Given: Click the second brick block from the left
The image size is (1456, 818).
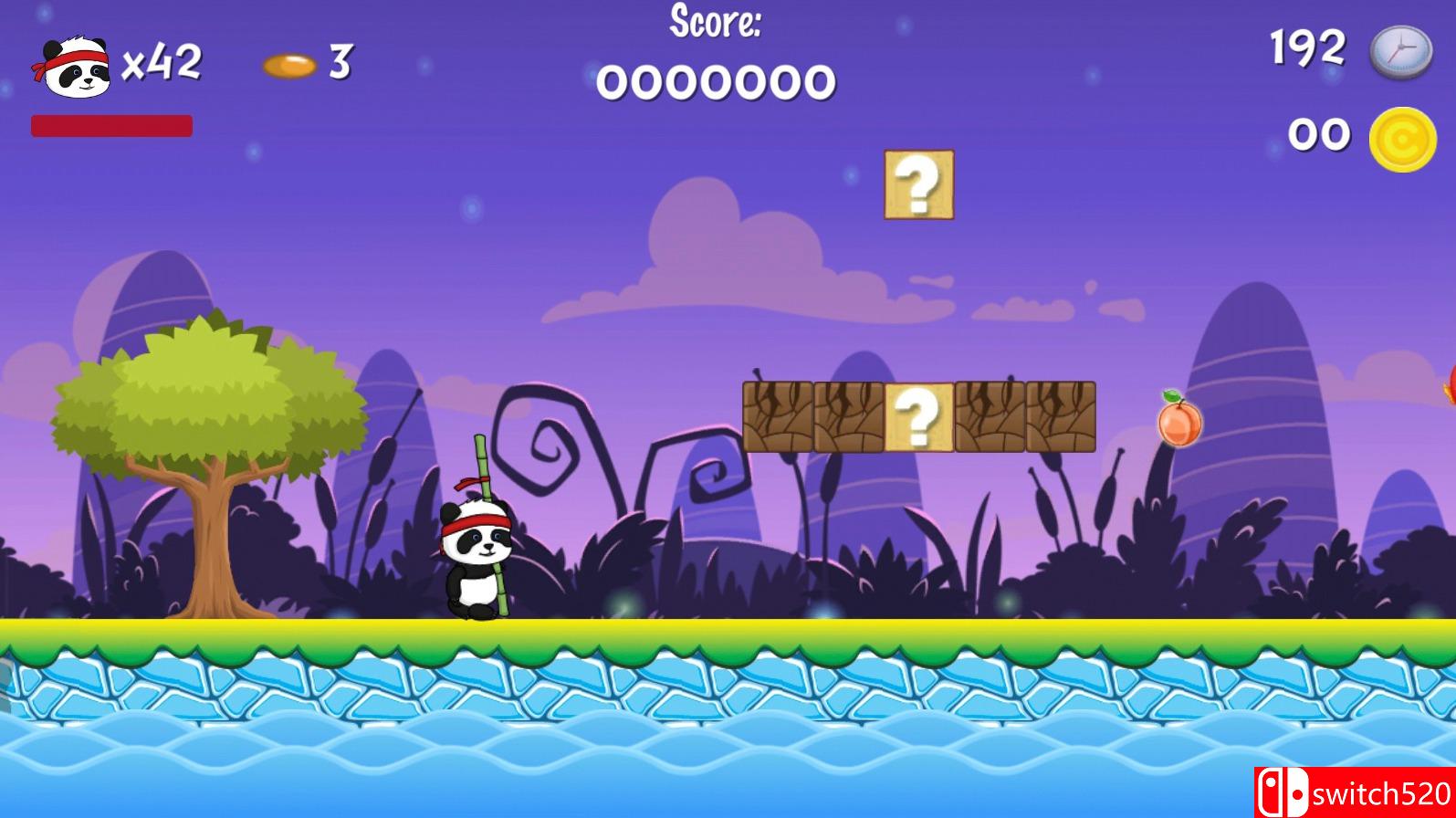Looking at the screenshot, I should coord(847,416).
